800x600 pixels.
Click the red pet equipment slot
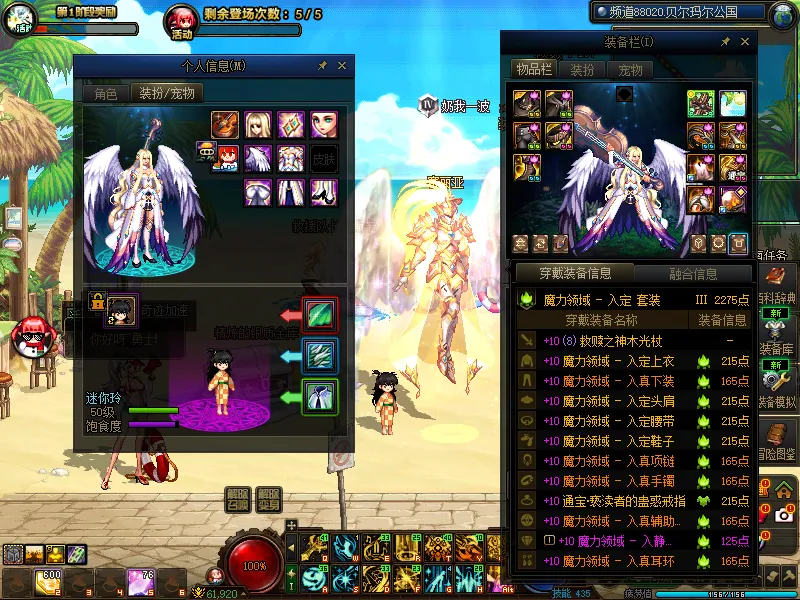coord(320,314)
